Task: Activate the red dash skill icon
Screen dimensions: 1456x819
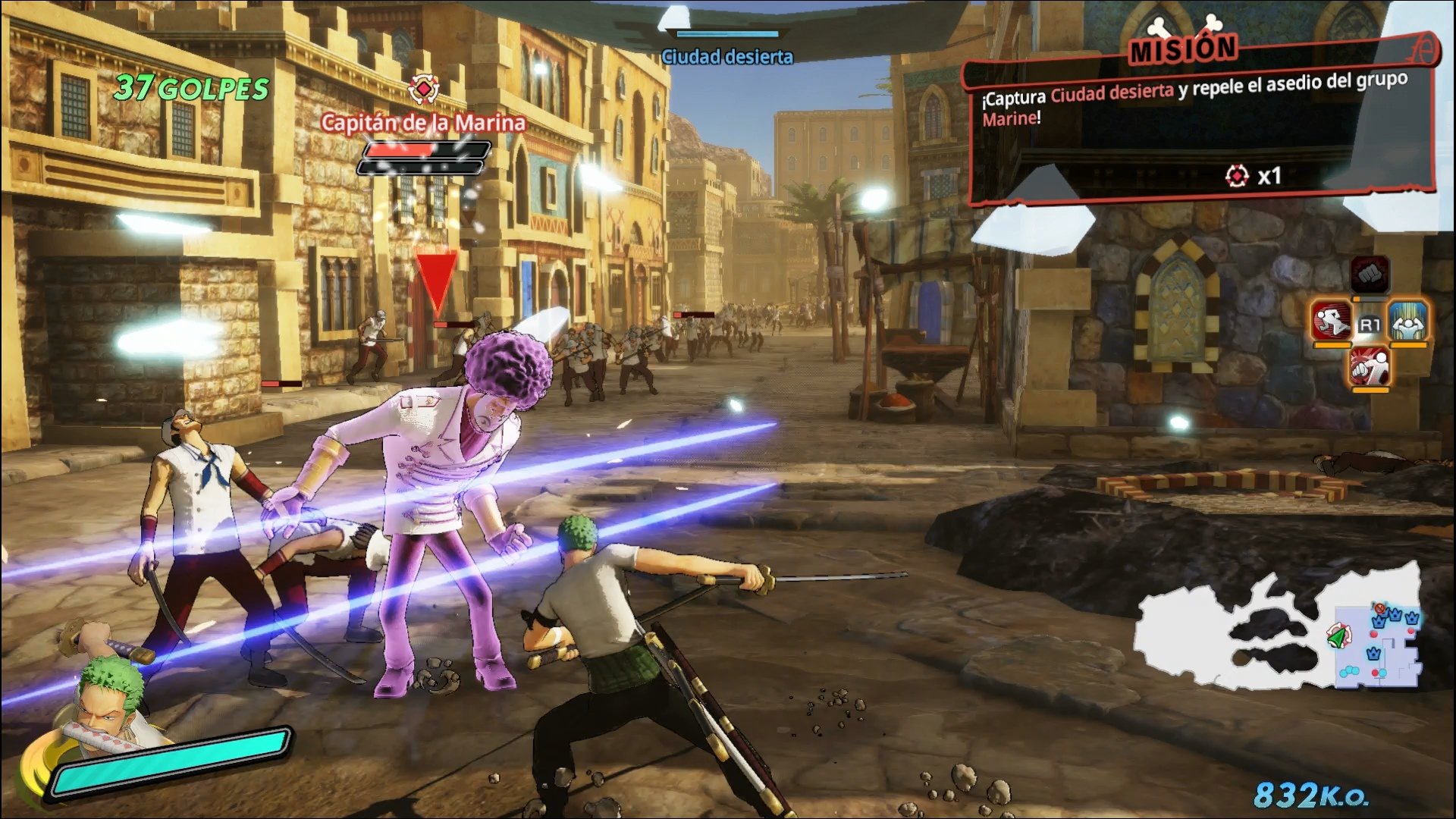Action: coord(1332,322)
